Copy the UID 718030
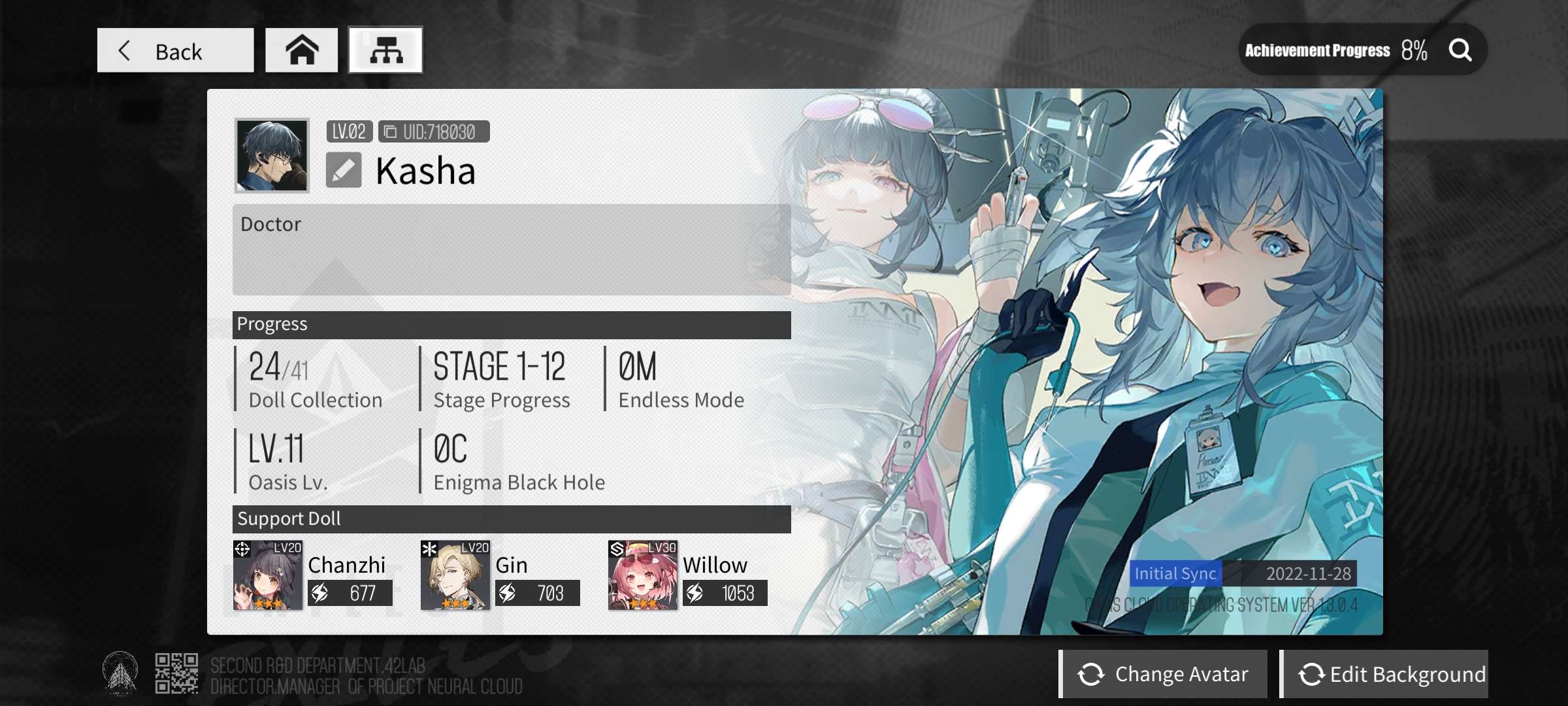1568x706 pixels. tap(390, 132)
